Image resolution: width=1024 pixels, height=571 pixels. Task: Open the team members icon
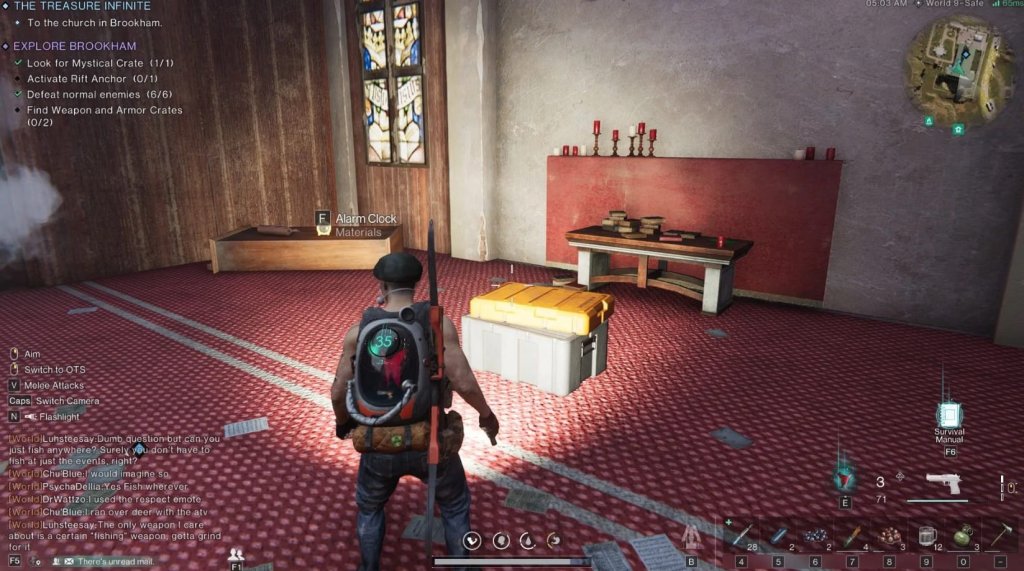click(x=236, y=554)
